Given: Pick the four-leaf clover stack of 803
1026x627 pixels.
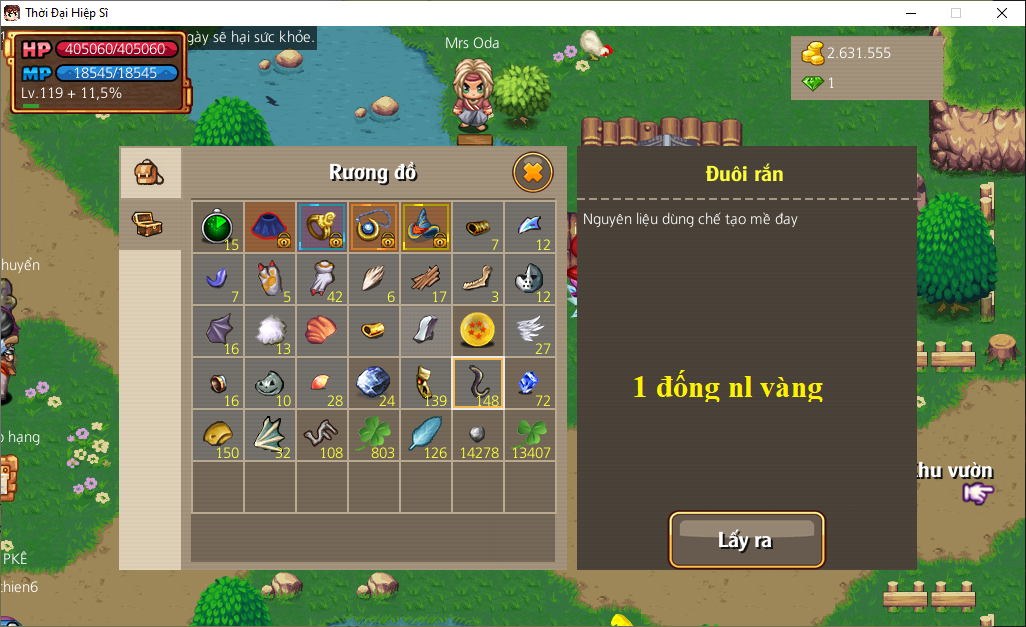Looking at the screenshot, I should [374, 435].
